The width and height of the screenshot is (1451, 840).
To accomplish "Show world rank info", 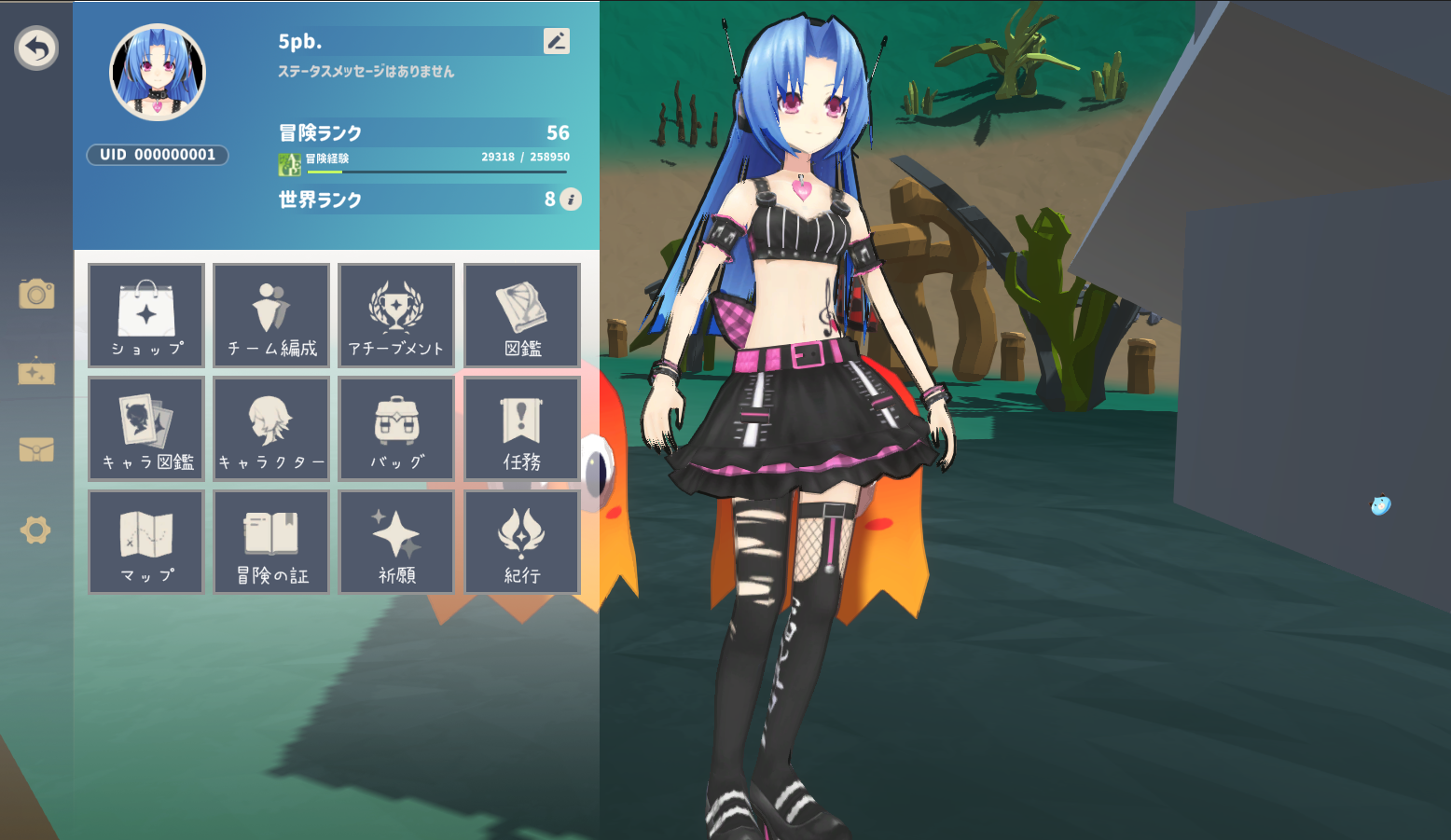I will (x=571, y=200).
